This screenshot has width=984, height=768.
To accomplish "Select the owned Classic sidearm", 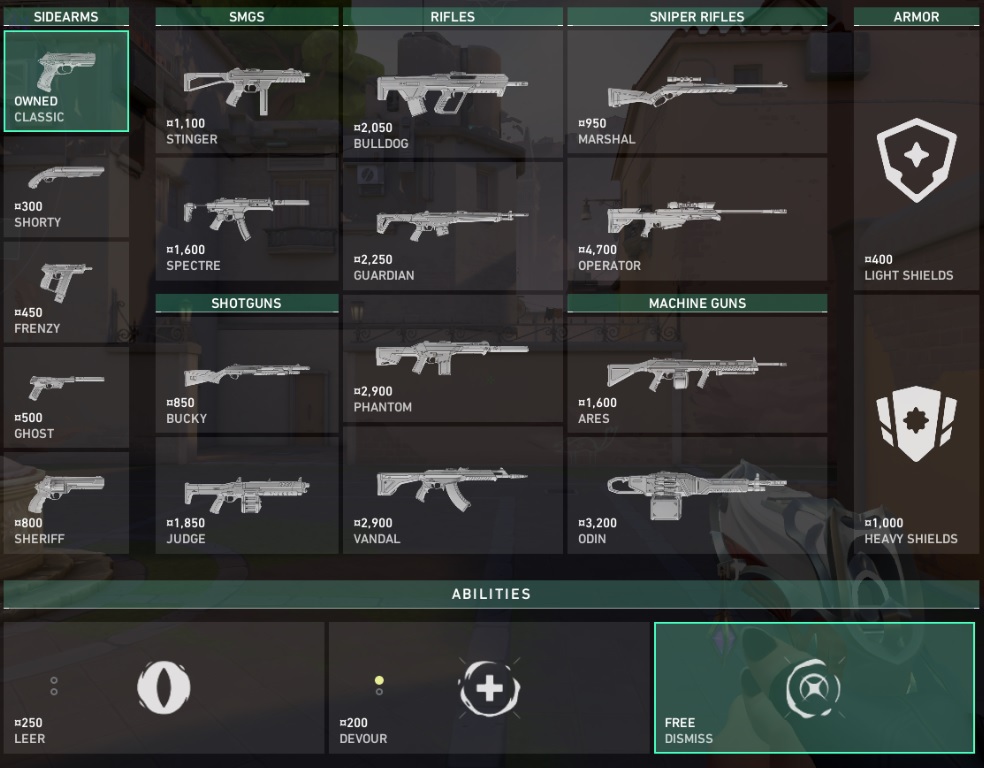I will coord(66,81).
